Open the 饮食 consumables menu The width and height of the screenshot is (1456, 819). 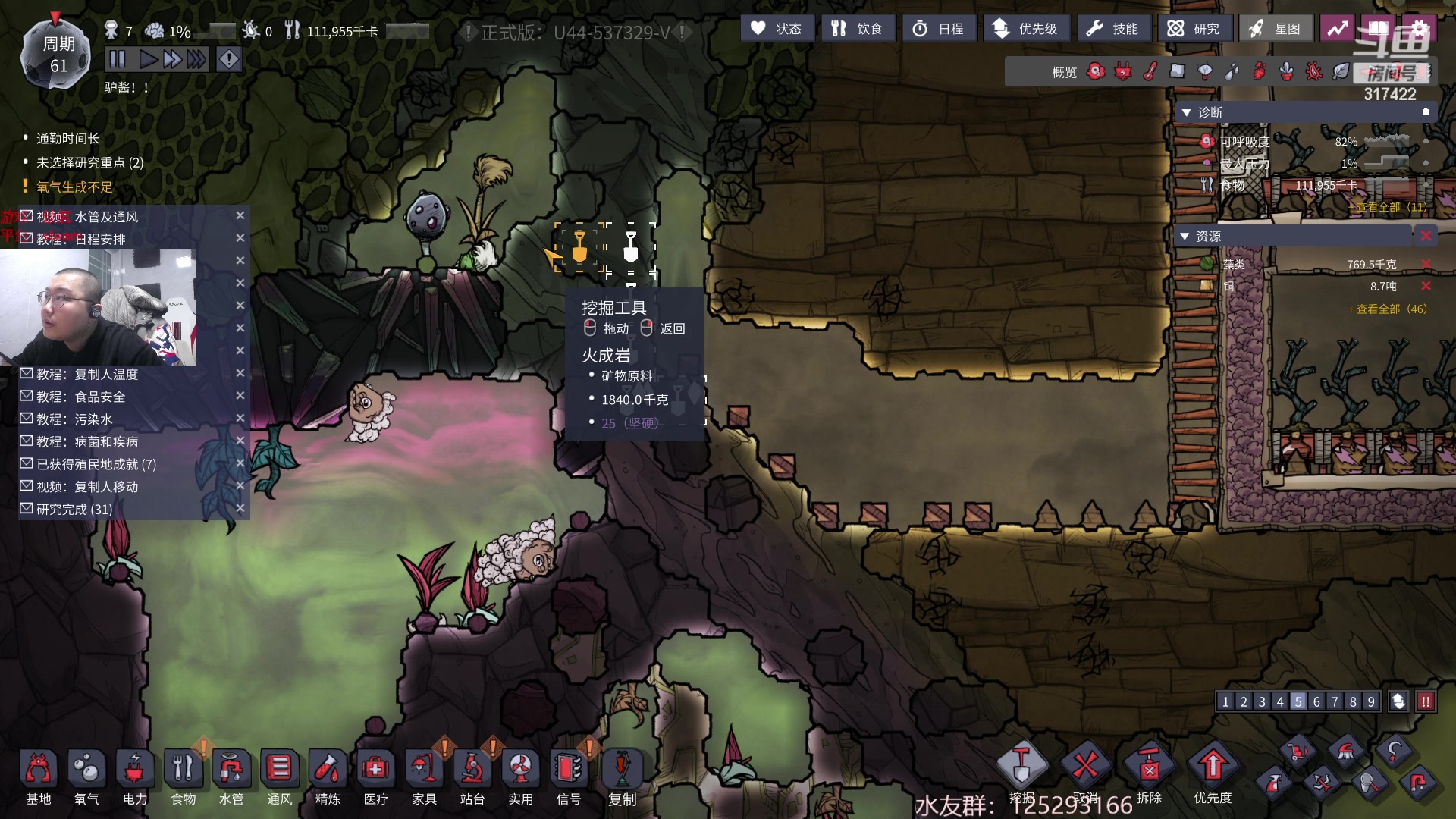[858, 29]
